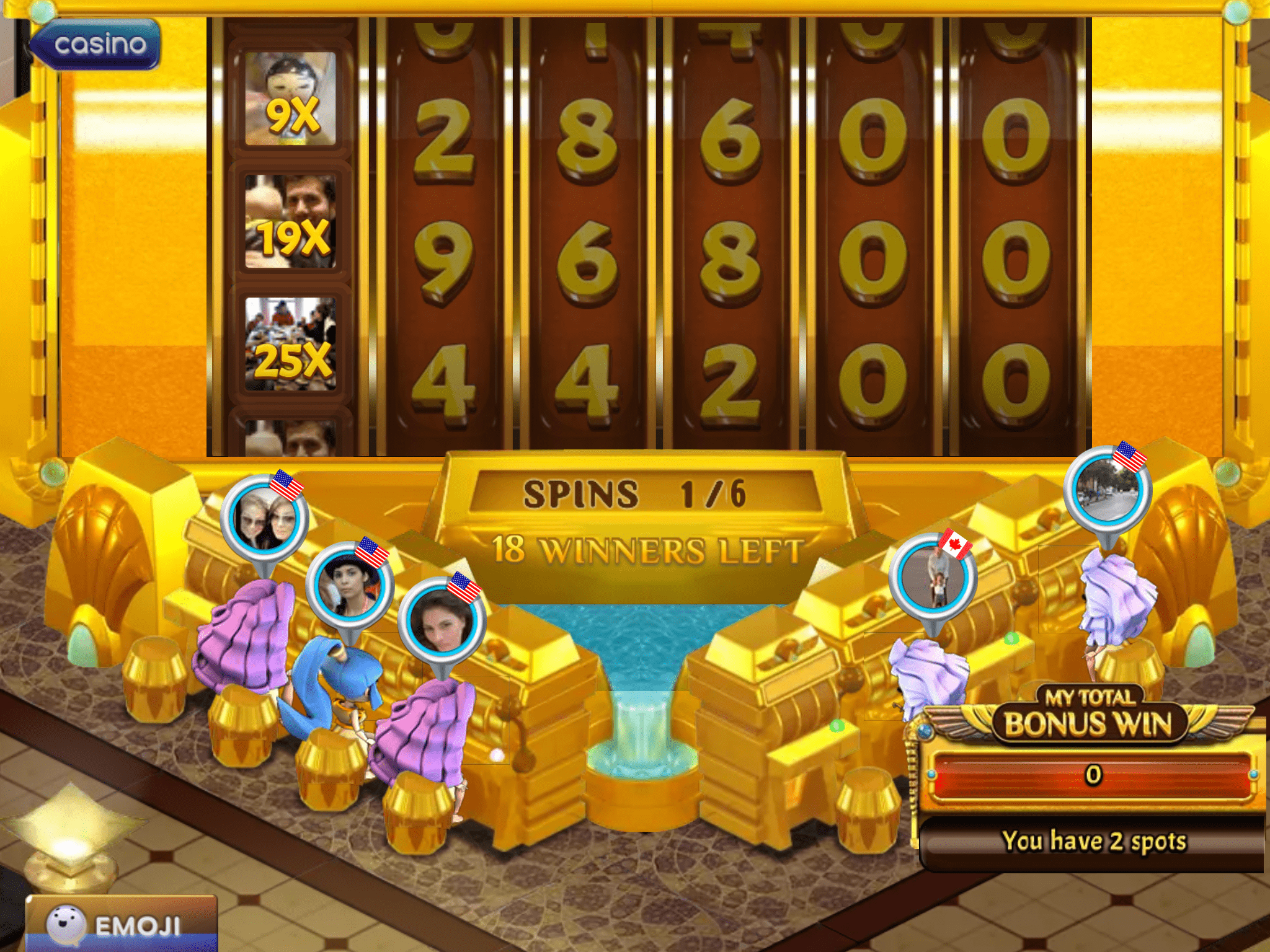Open the street photo player's avatar
Image resolution: width=1270 pixels, height=952 pixels.
point(1108,490)
